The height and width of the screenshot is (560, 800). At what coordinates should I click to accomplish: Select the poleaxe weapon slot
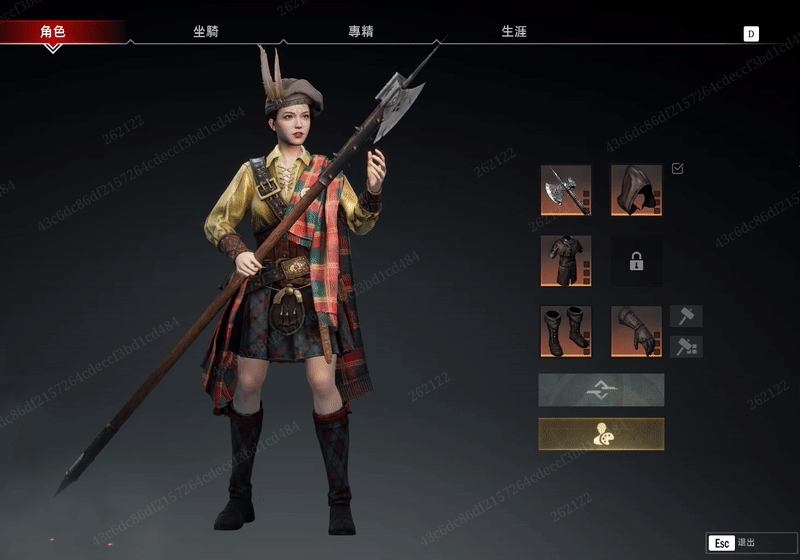(x=566, y=190)
